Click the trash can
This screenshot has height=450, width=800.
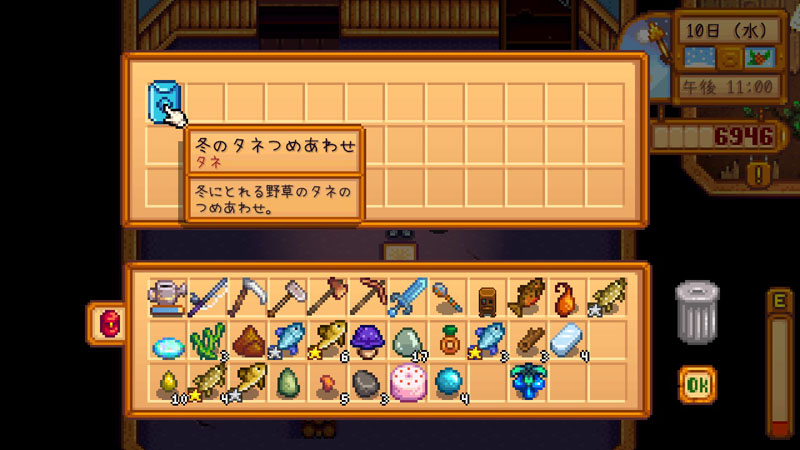[x=697, y=313]
